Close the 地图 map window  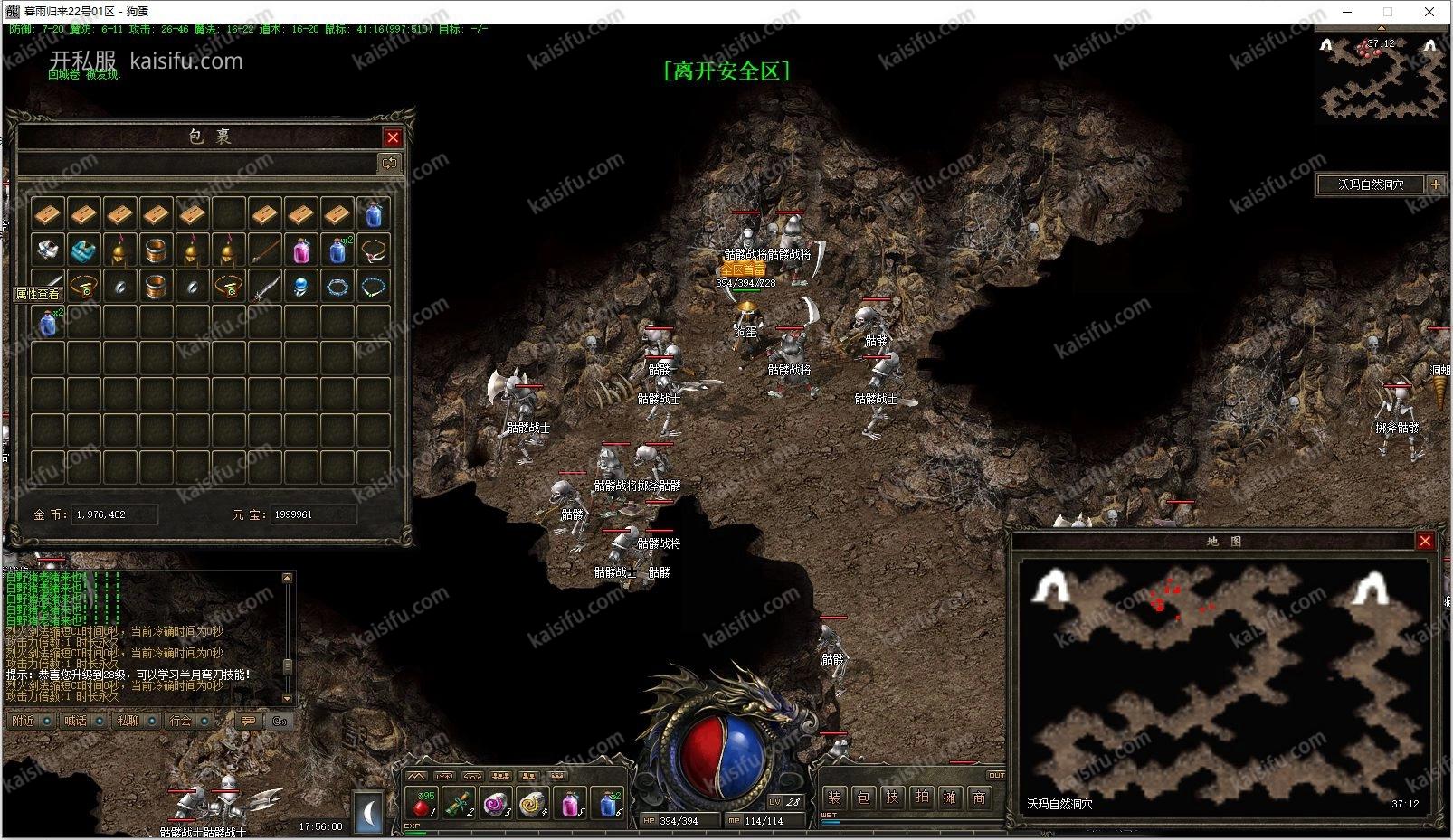pyautogui.click(x=1425, y=541)
